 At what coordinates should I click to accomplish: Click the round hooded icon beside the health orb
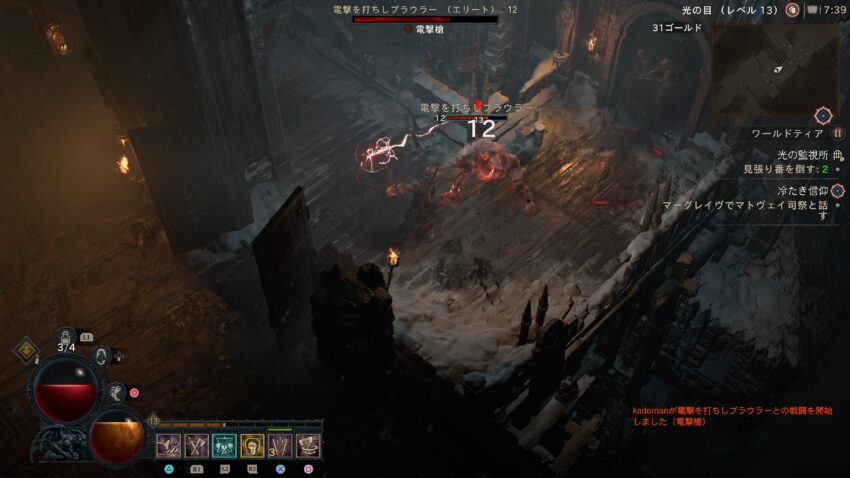coord(100,354)
